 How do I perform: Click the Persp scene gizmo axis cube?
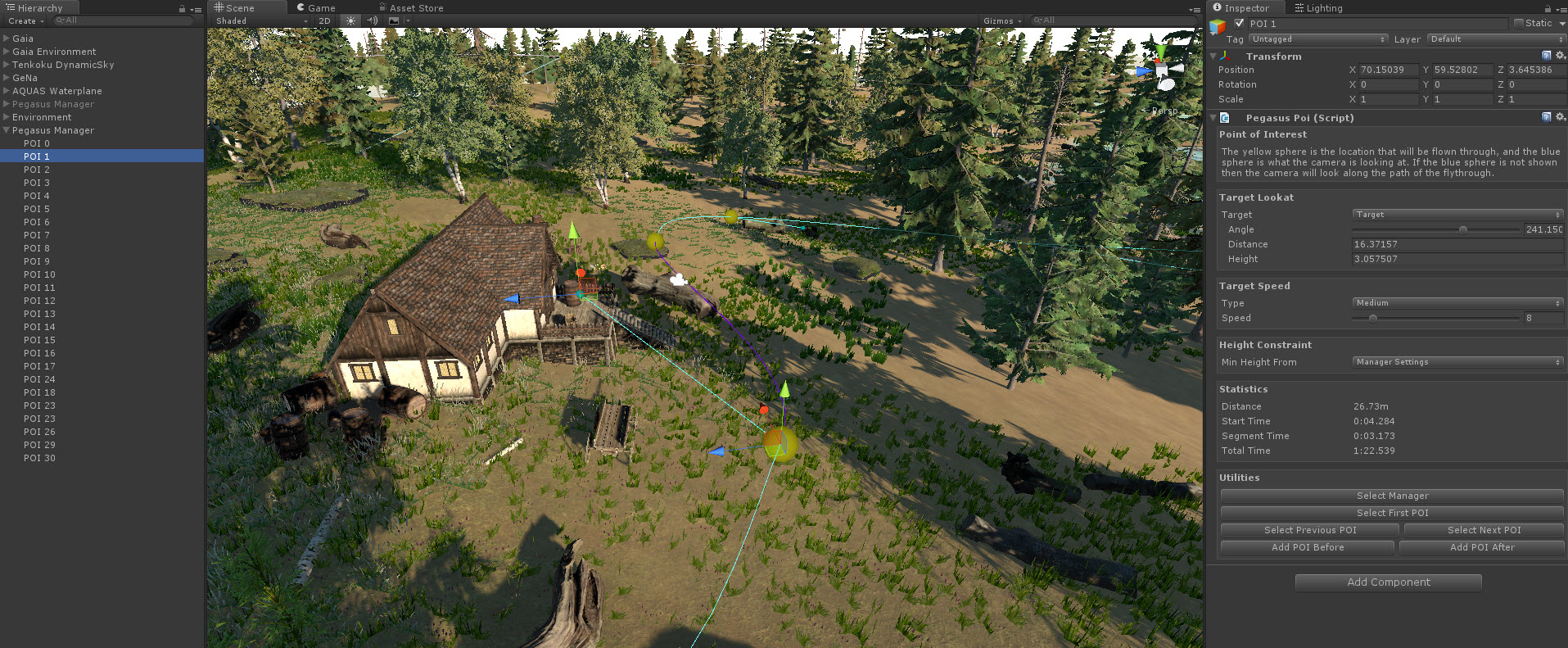point(1162,70)
